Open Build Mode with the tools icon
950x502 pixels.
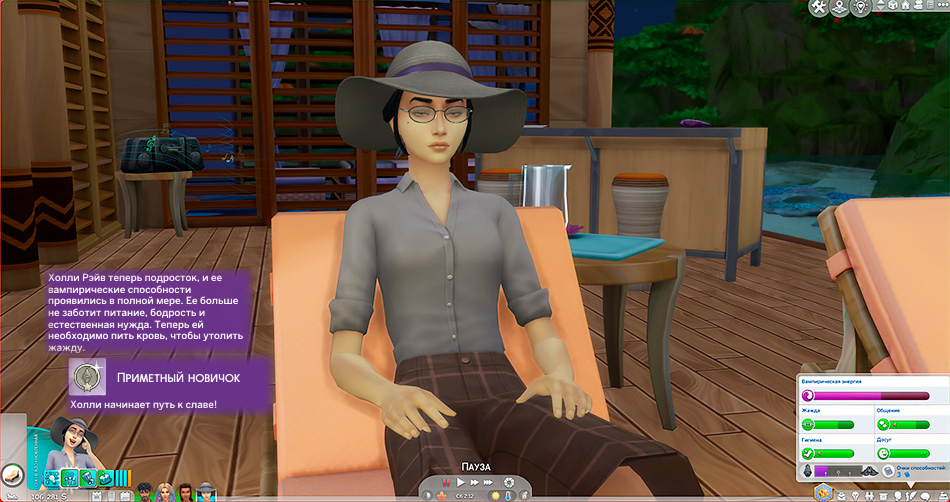(820, 8)
